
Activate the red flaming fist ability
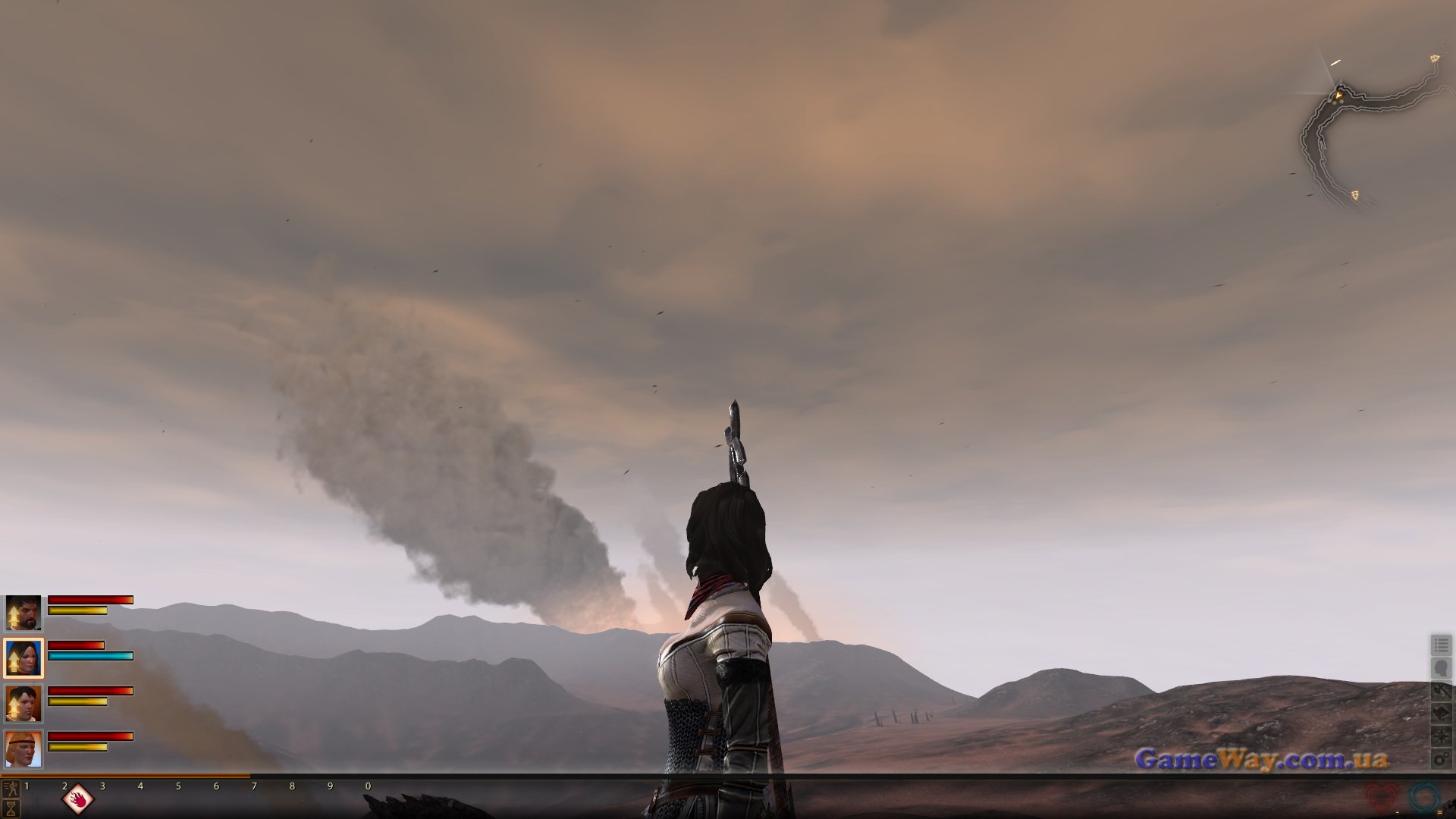click(78, 799)
